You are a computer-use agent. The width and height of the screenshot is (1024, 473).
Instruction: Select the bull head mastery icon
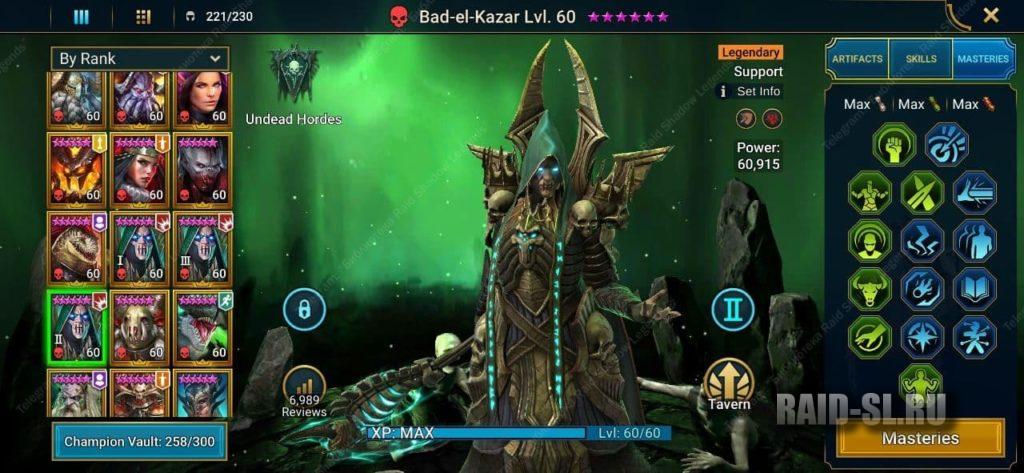click(869, 289)
